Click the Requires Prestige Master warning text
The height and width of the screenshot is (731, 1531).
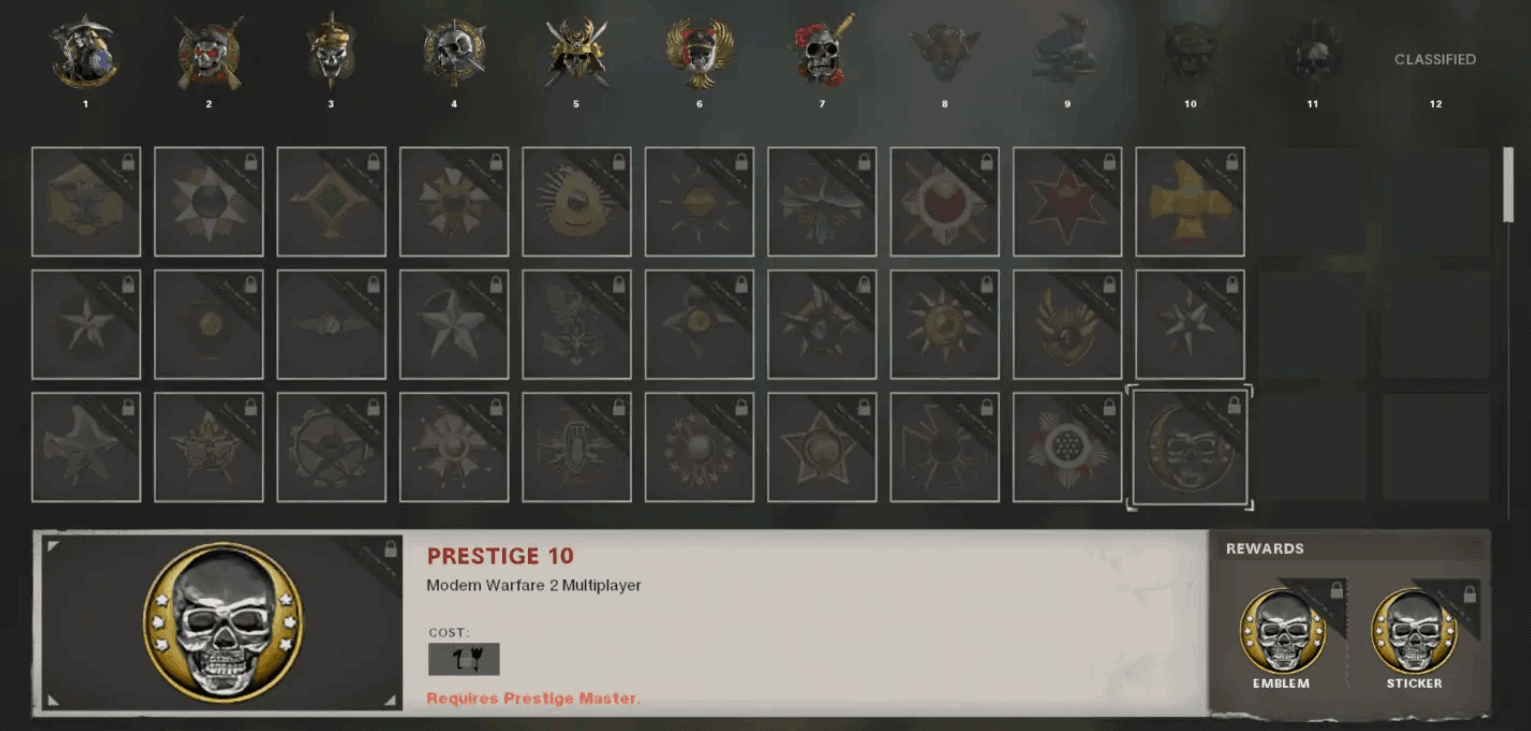535,698
